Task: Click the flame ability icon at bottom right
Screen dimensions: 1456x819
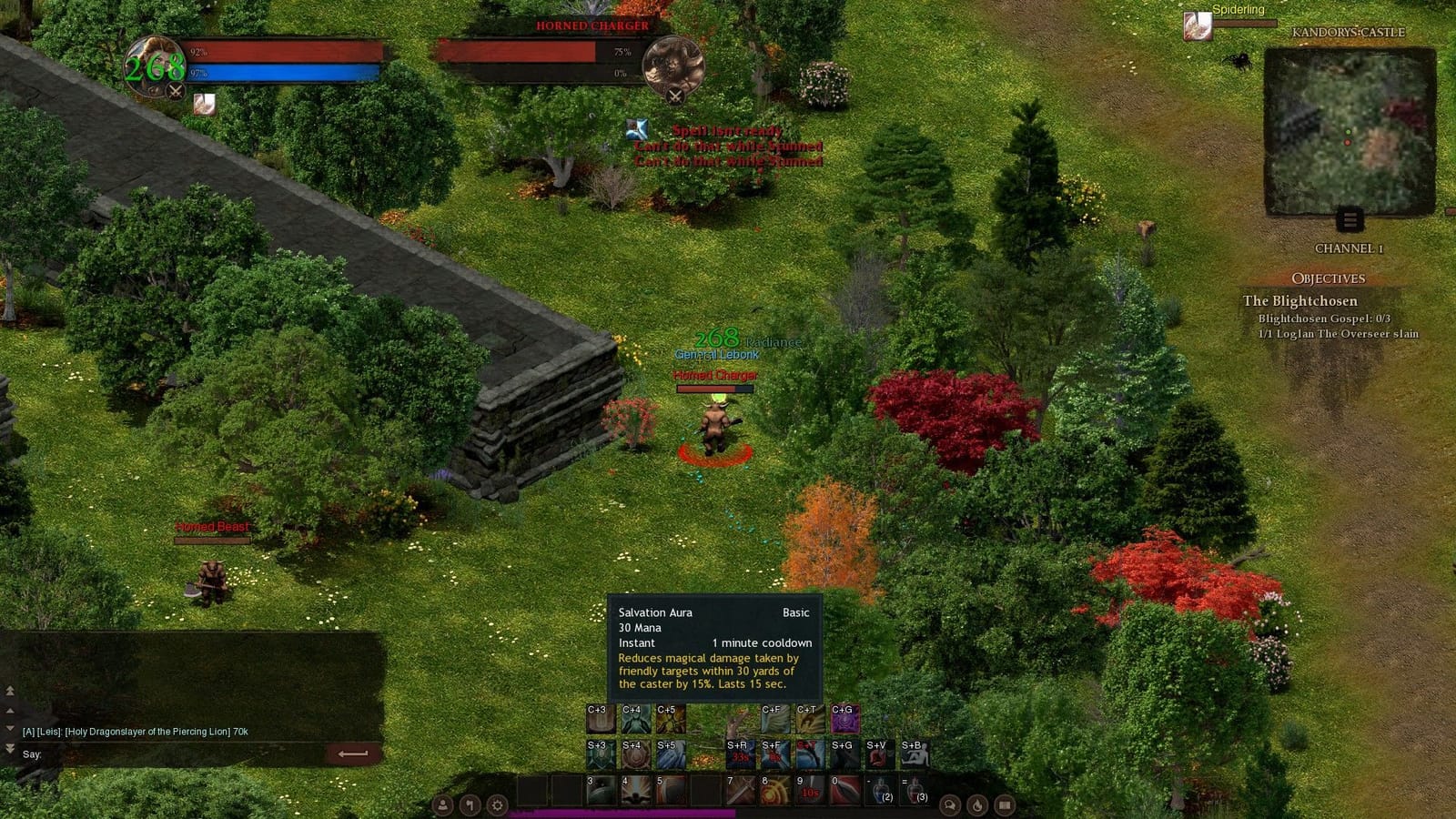Action: [x=976, y=805]
